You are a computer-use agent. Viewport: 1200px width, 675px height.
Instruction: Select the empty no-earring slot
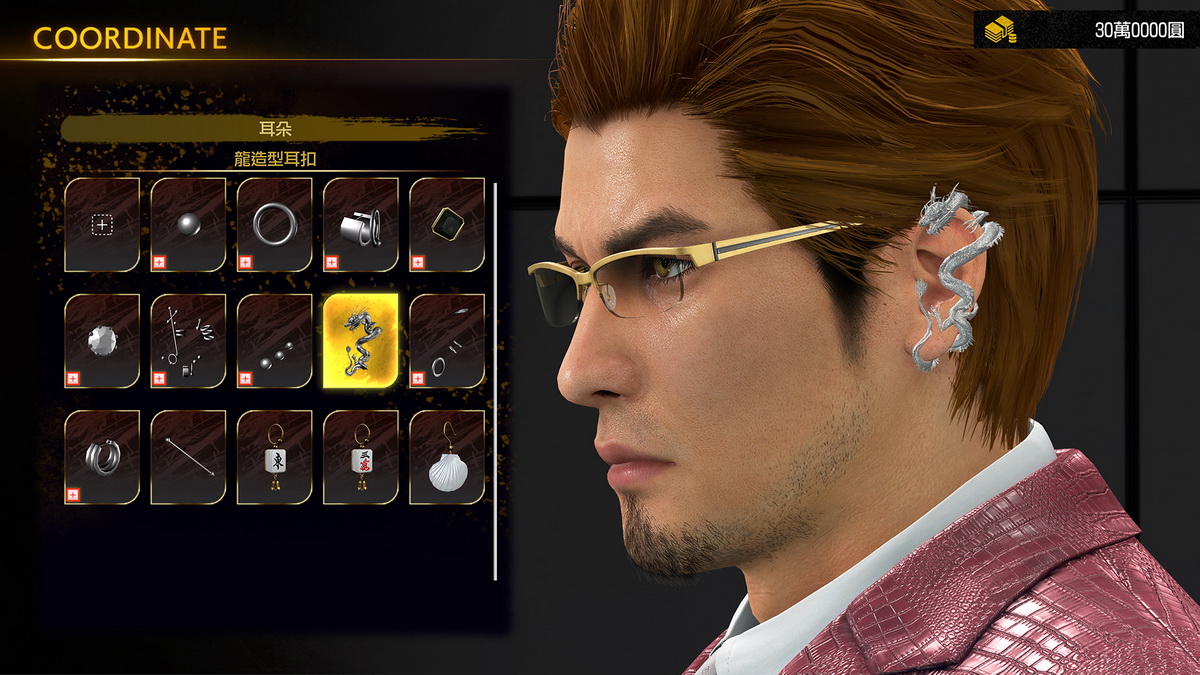[x=102, y=225]
